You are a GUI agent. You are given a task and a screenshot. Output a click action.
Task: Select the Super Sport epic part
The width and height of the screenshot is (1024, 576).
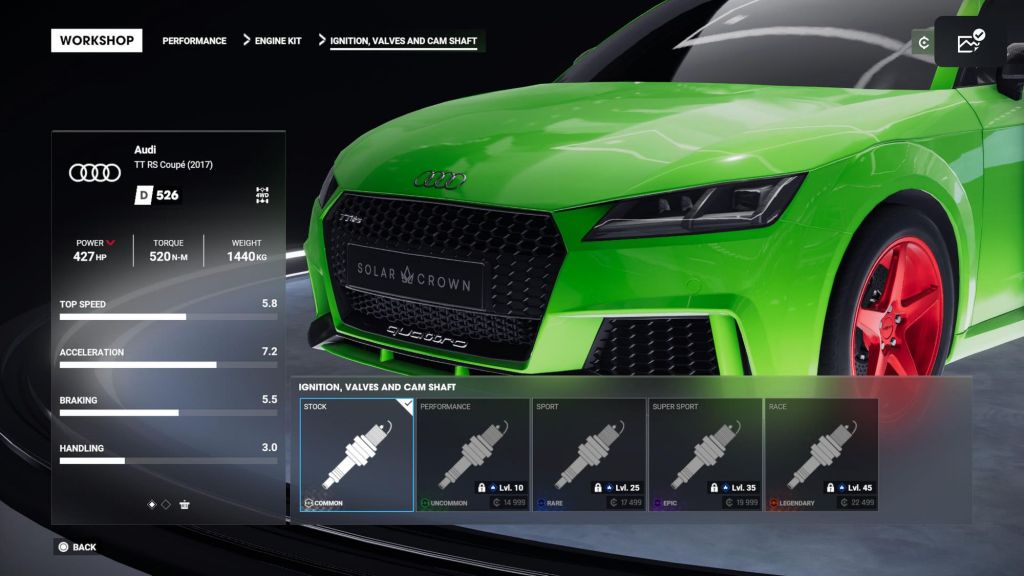[x=705, y=455]
